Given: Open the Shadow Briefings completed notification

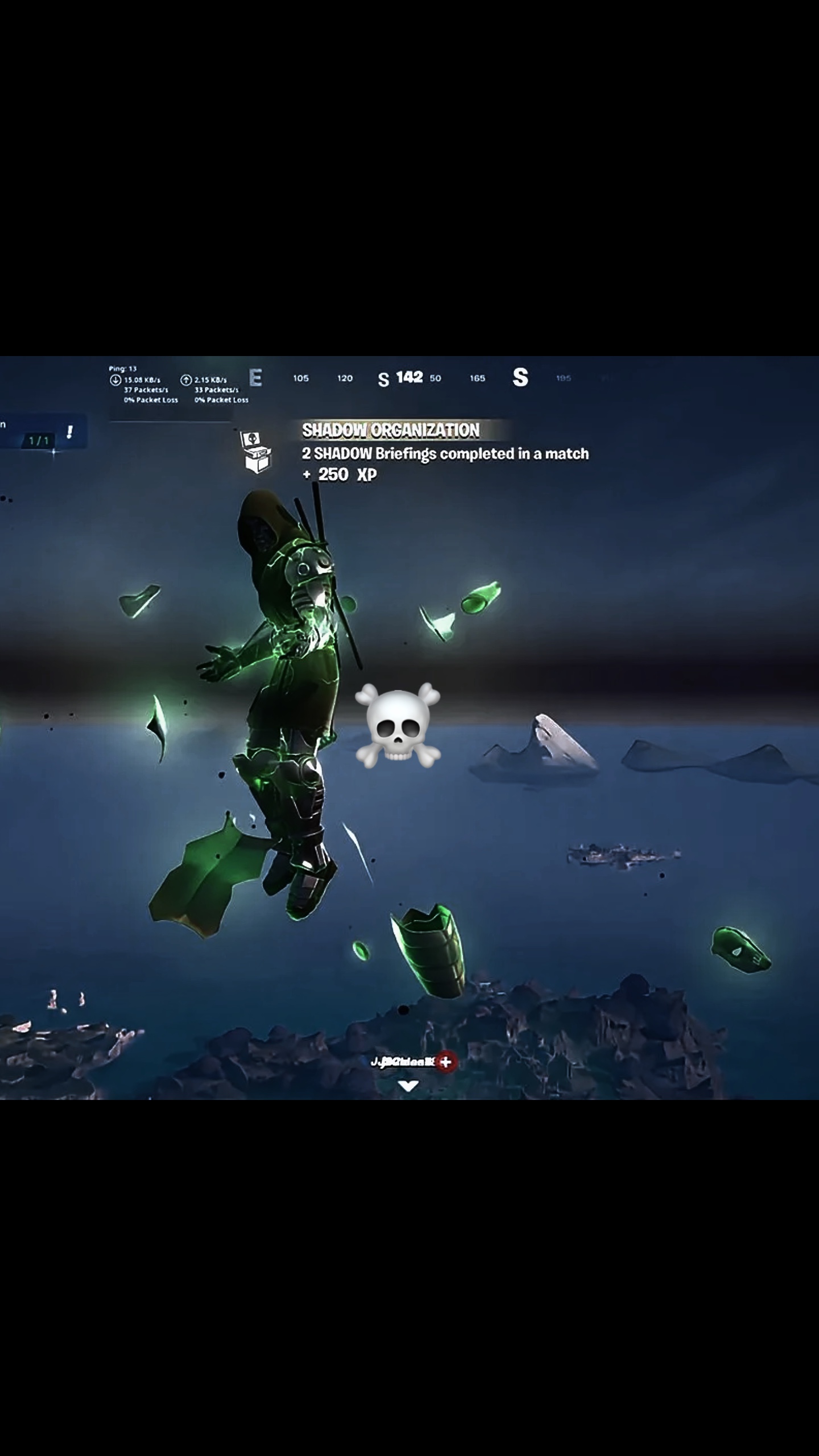Looking at the screenshot, I should tap(445, 453).
